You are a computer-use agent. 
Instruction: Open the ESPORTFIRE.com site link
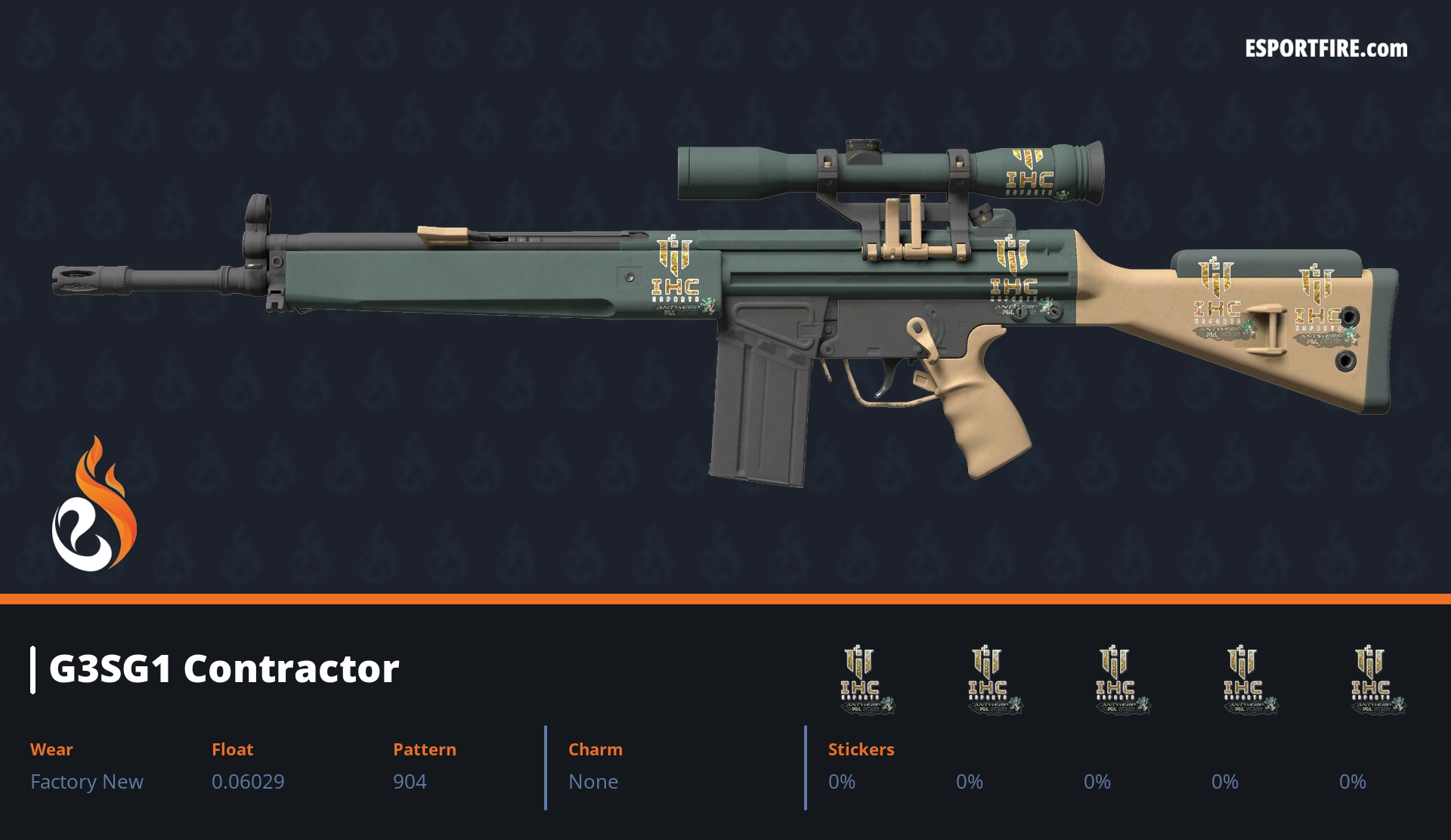pos(1326,49)
